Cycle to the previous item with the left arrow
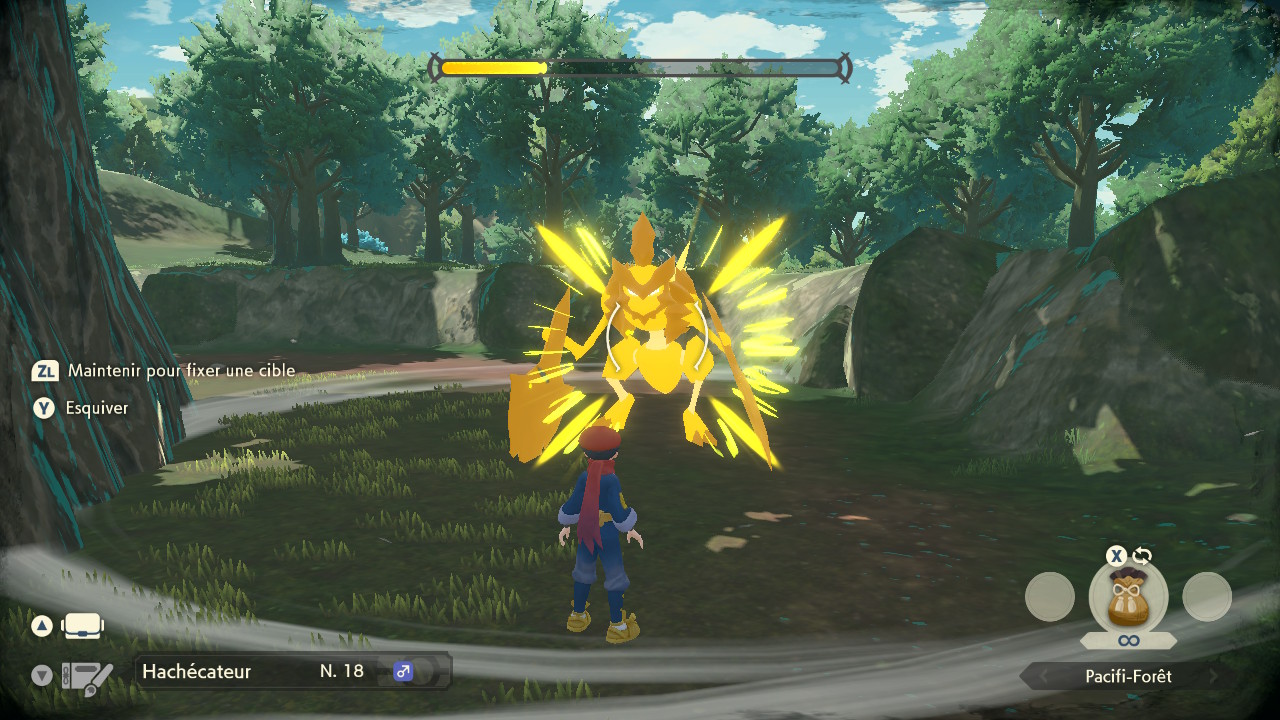The height and width of the screenshot is (720, 1280). click(1042, 677)
